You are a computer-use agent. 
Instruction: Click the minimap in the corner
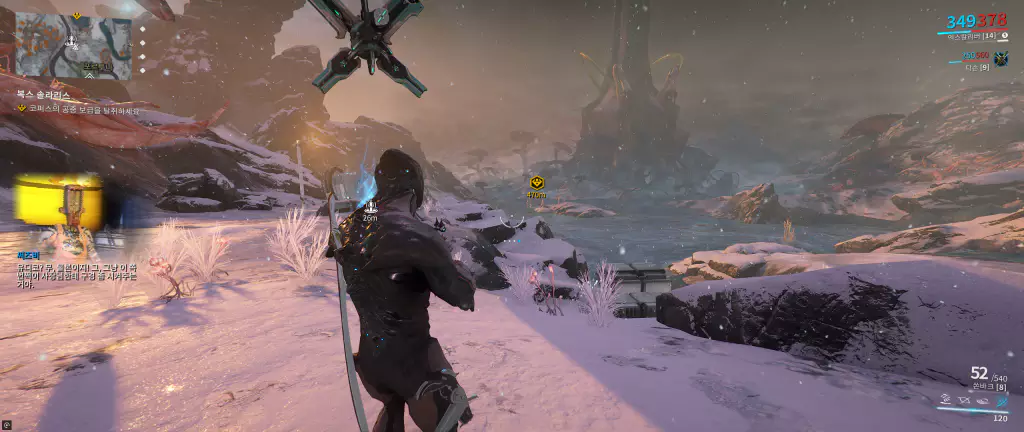pyautogui.click(x=73, y=45)
